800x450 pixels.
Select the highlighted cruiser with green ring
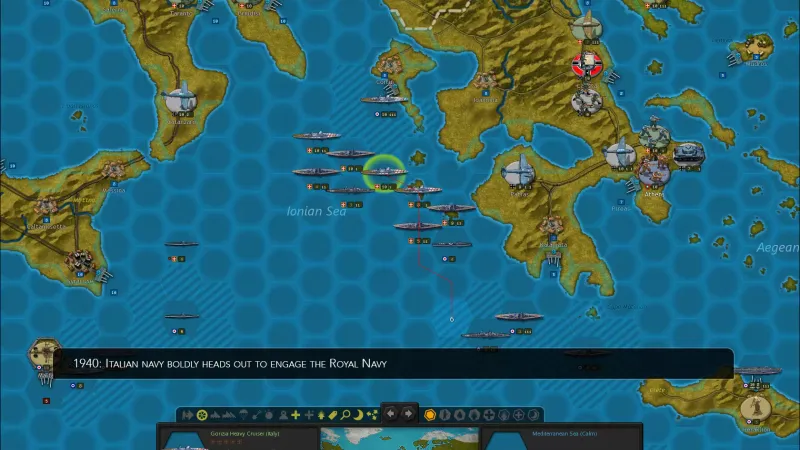tap(383, 171)
